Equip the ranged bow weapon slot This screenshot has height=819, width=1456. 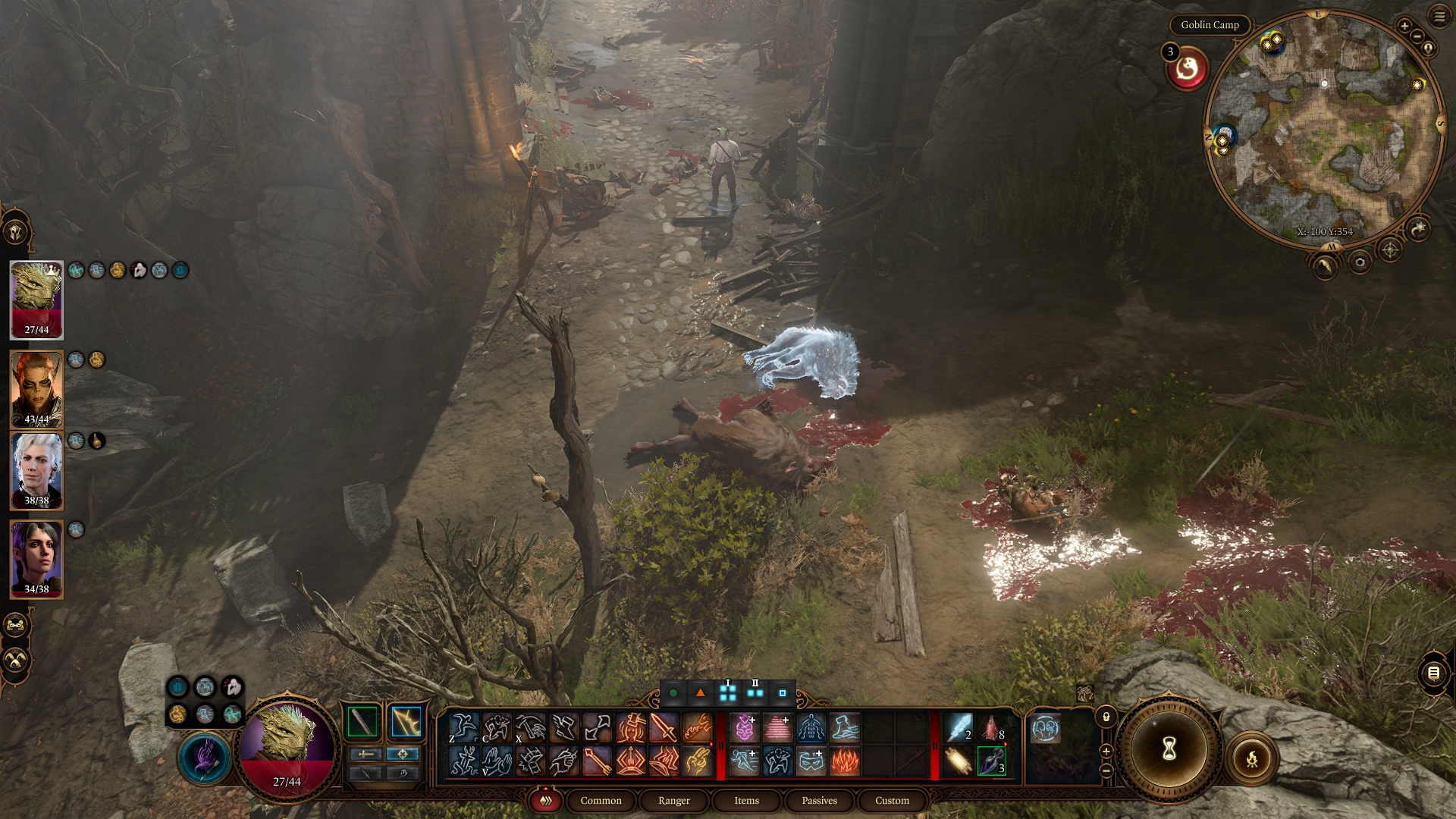tap(406, 722)
